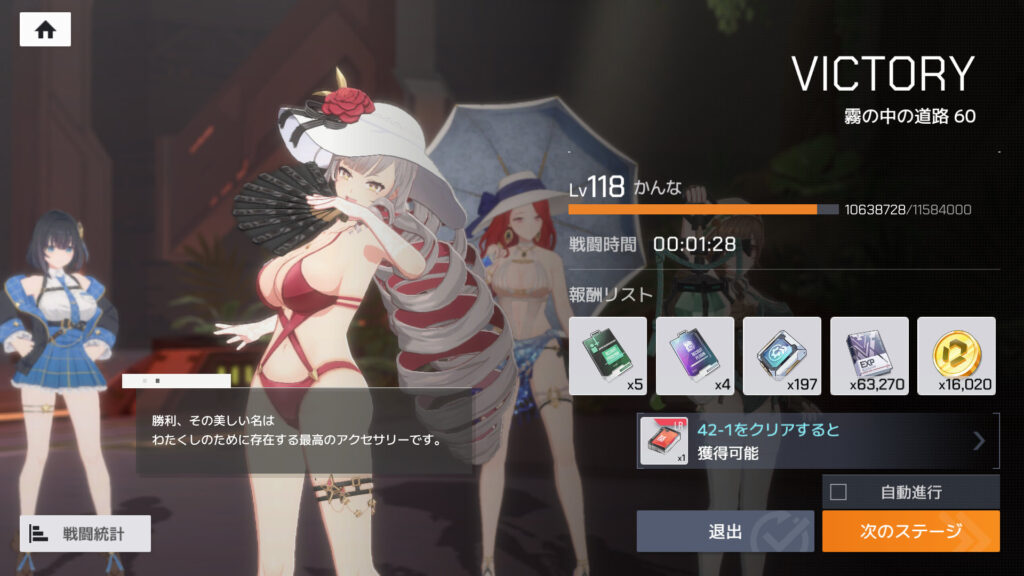Toggle the 自動進行 checkbox
The image size is (1024, 576).
tap(839, 492)
